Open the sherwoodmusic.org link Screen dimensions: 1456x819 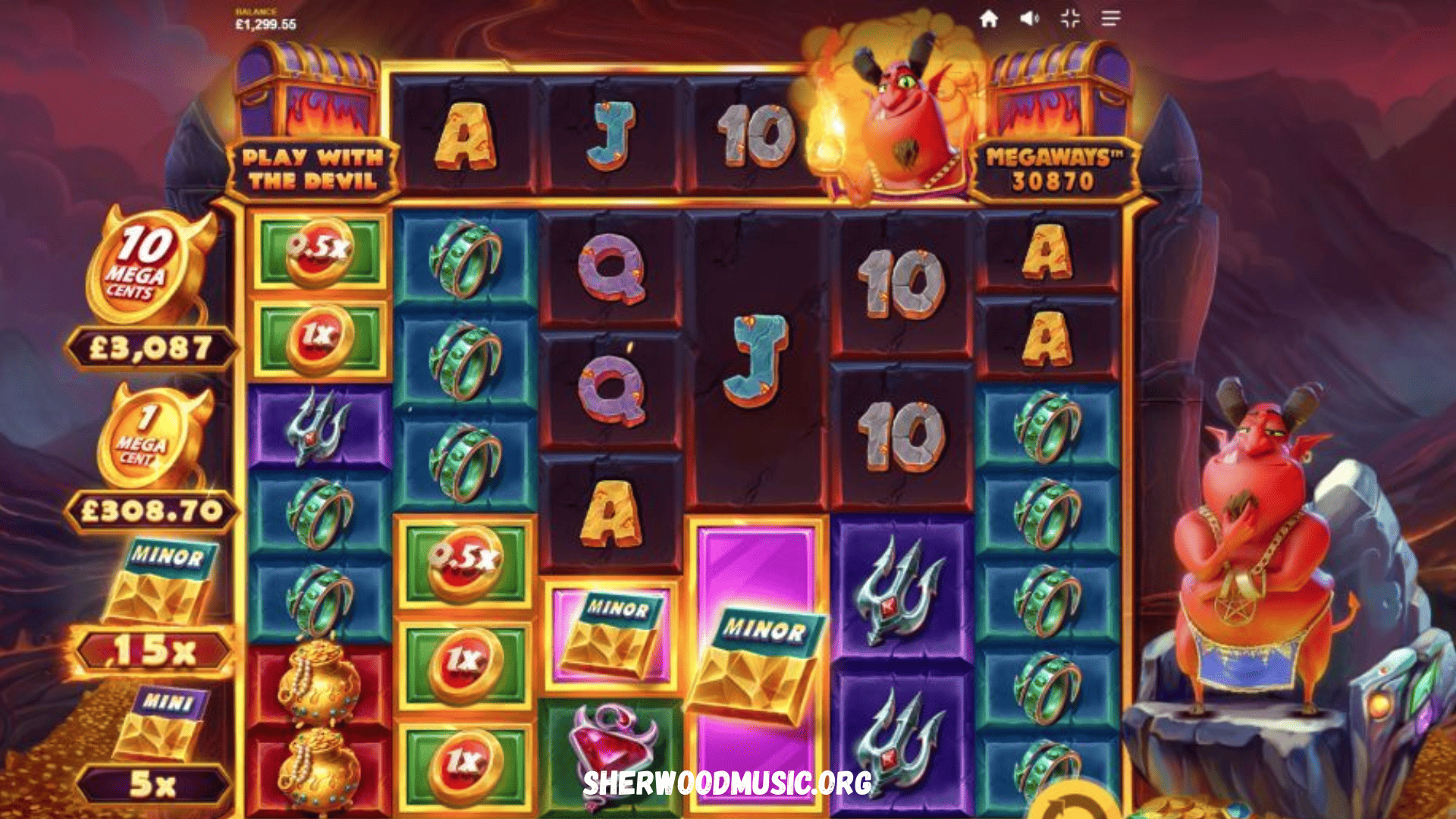[728, 783]
